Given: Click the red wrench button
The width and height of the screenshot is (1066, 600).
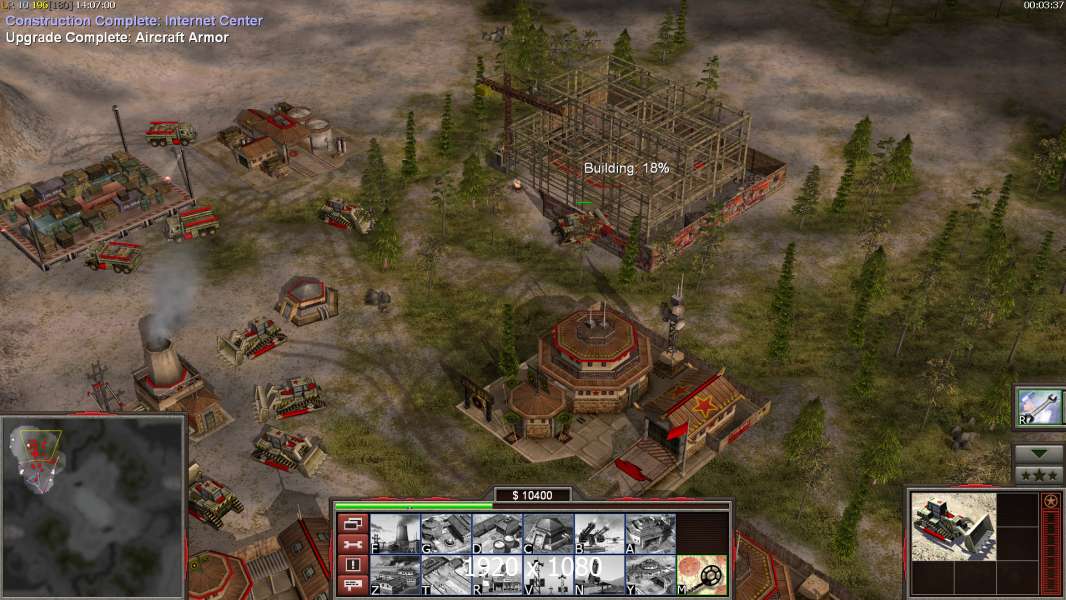Looking at the screenshot, I should 352,544.
